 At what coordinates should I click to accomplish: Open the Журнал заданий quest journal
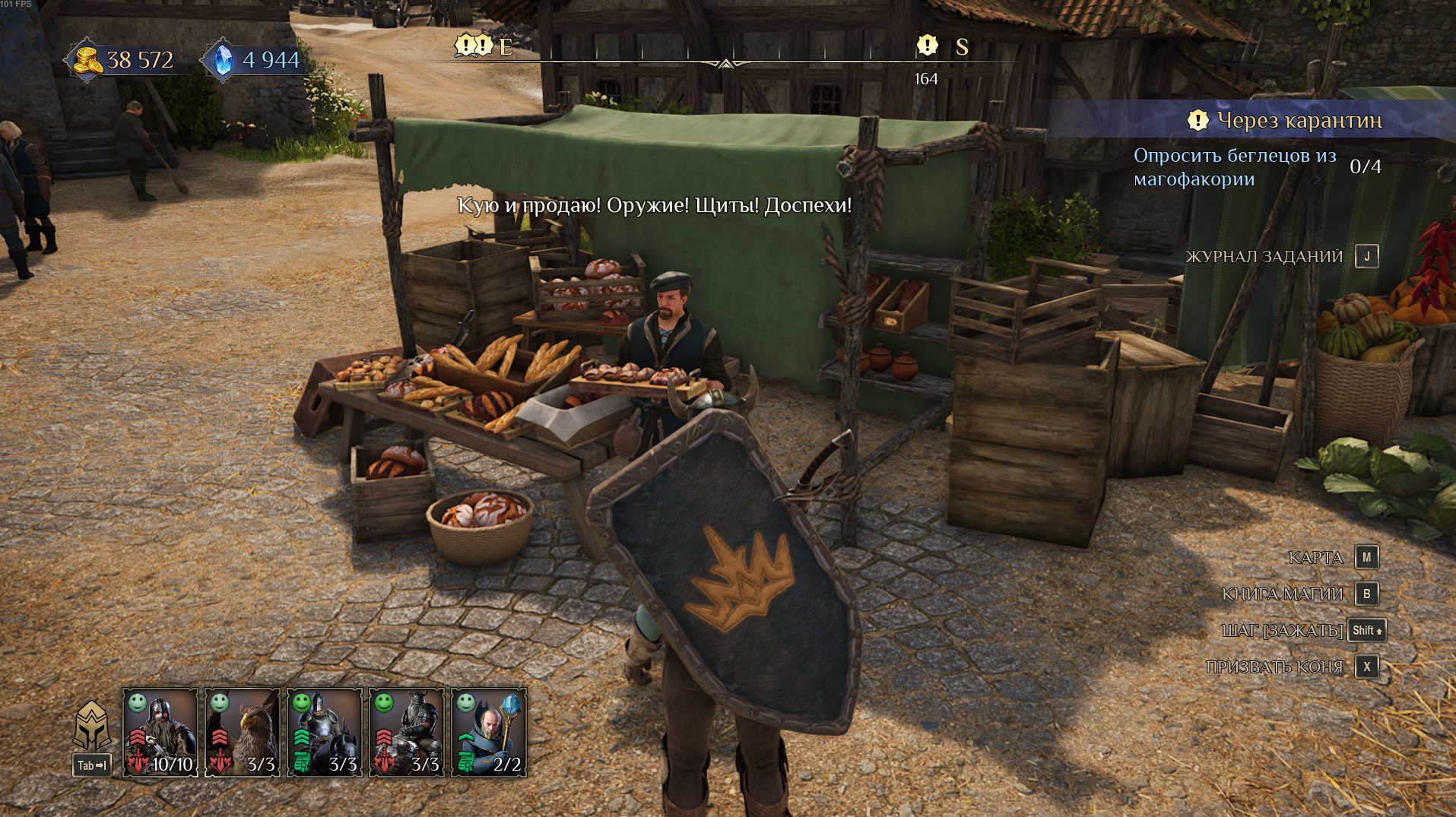(x=1366, y=257)
